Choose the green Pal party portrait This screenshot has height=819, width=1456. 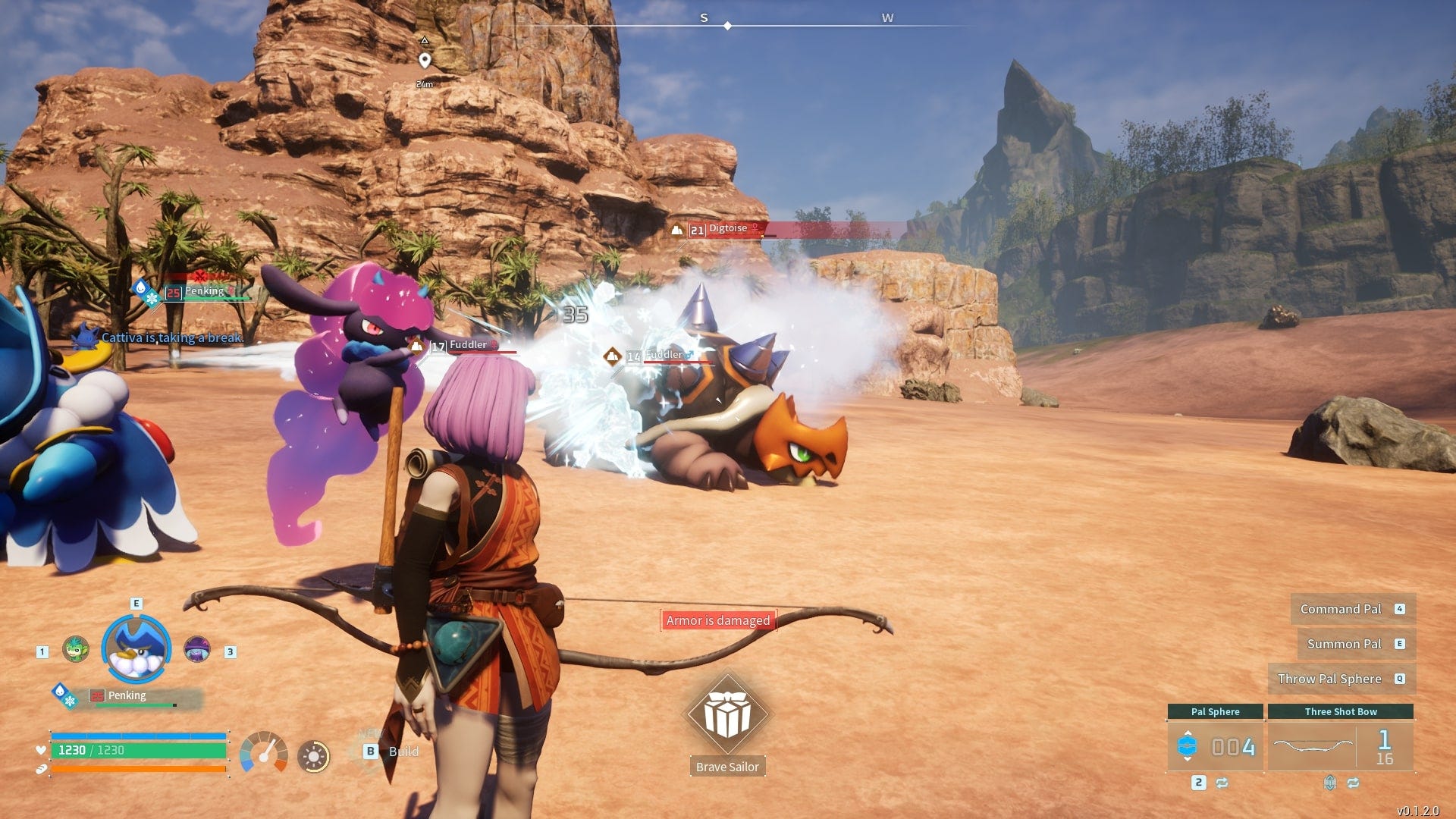click(76, 649)
